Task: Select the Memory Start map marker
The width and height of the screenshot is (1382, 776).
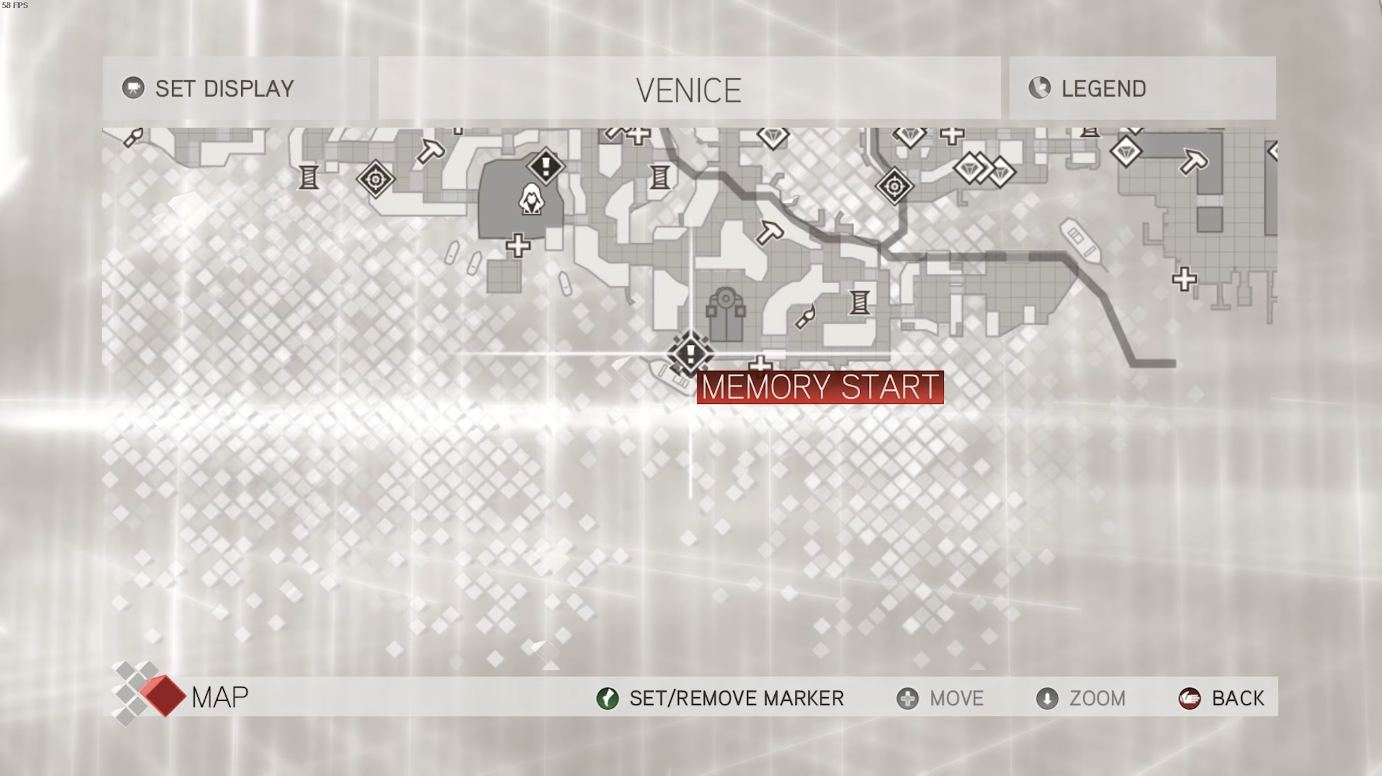Action: (x=689, y=353)
